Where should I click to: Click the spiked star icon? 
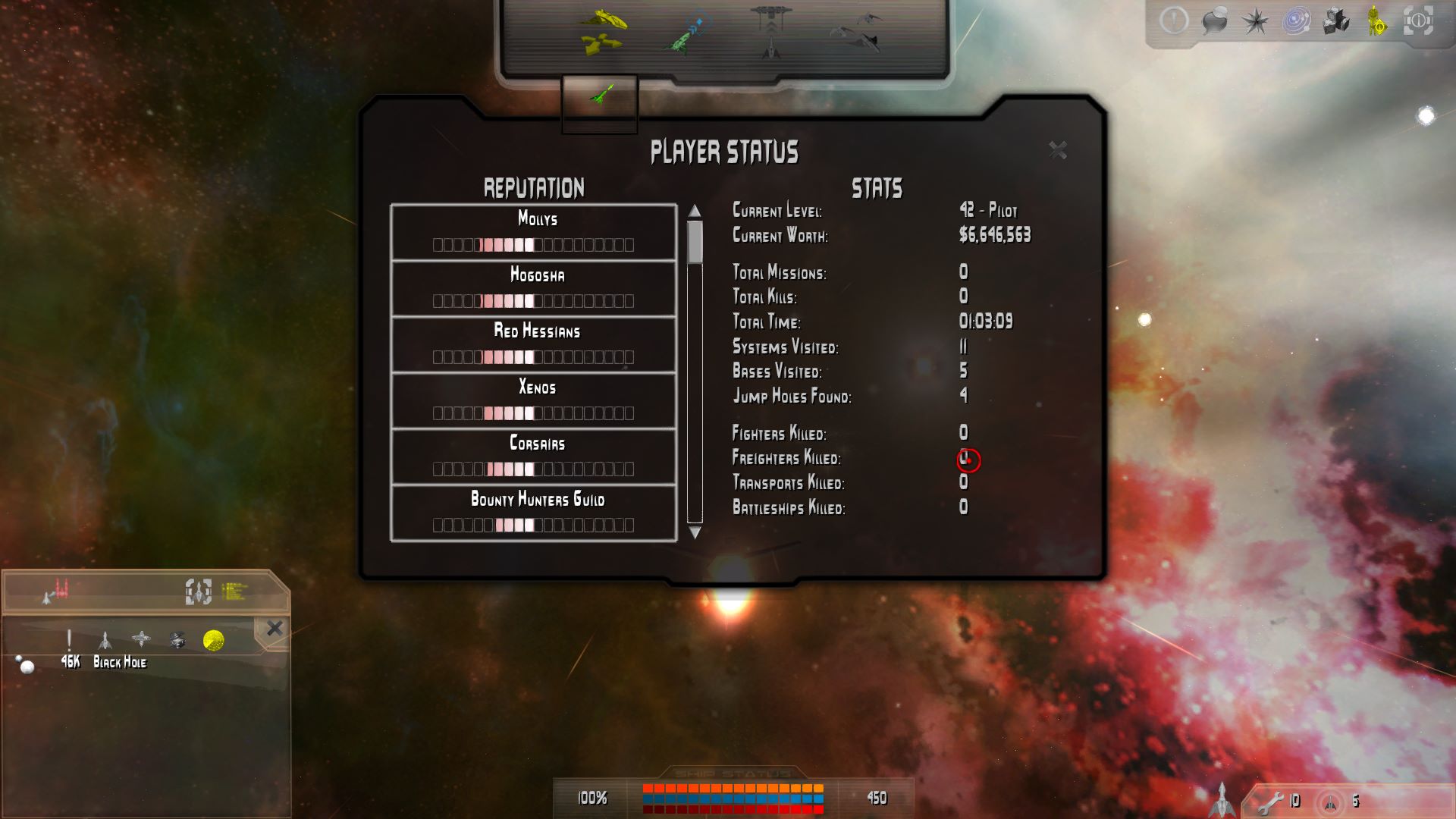pos(1255,21)
